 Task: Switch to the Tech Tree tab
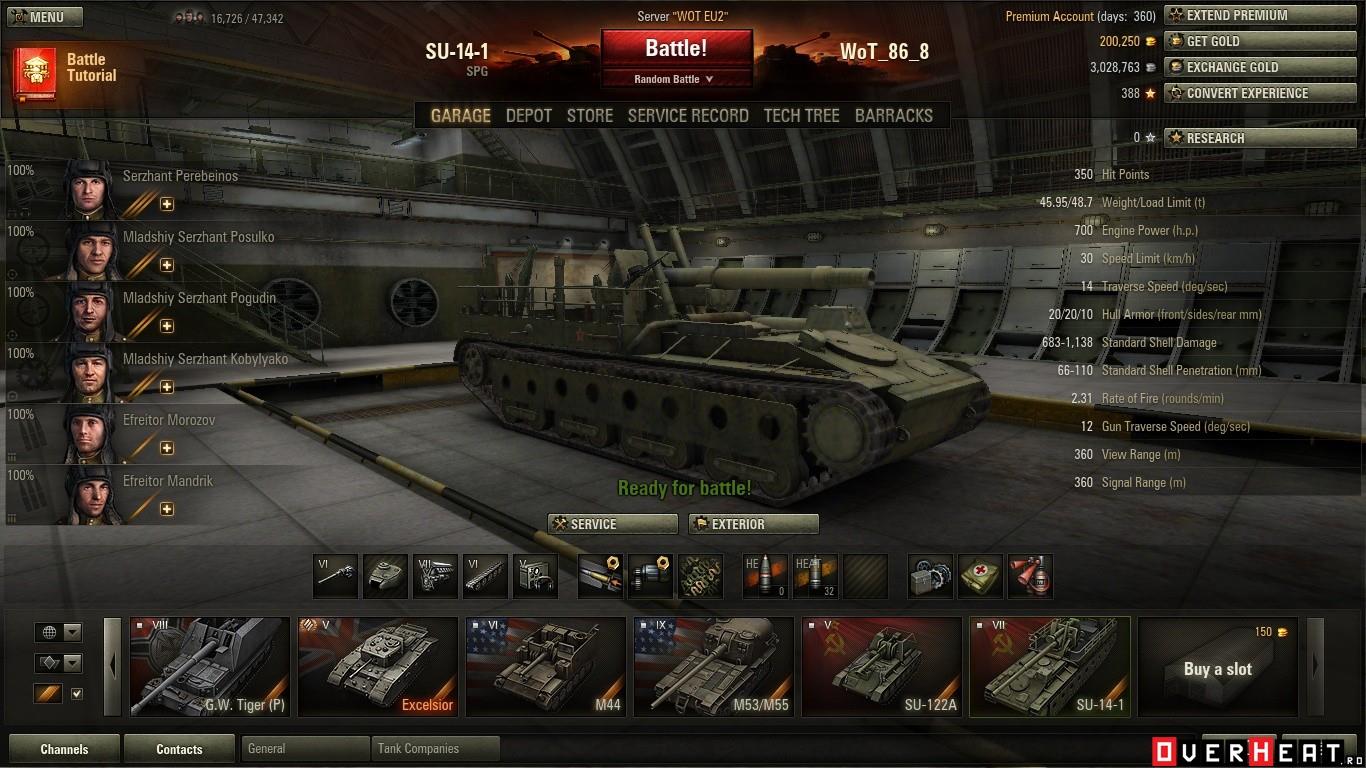(x=801, y=116)
